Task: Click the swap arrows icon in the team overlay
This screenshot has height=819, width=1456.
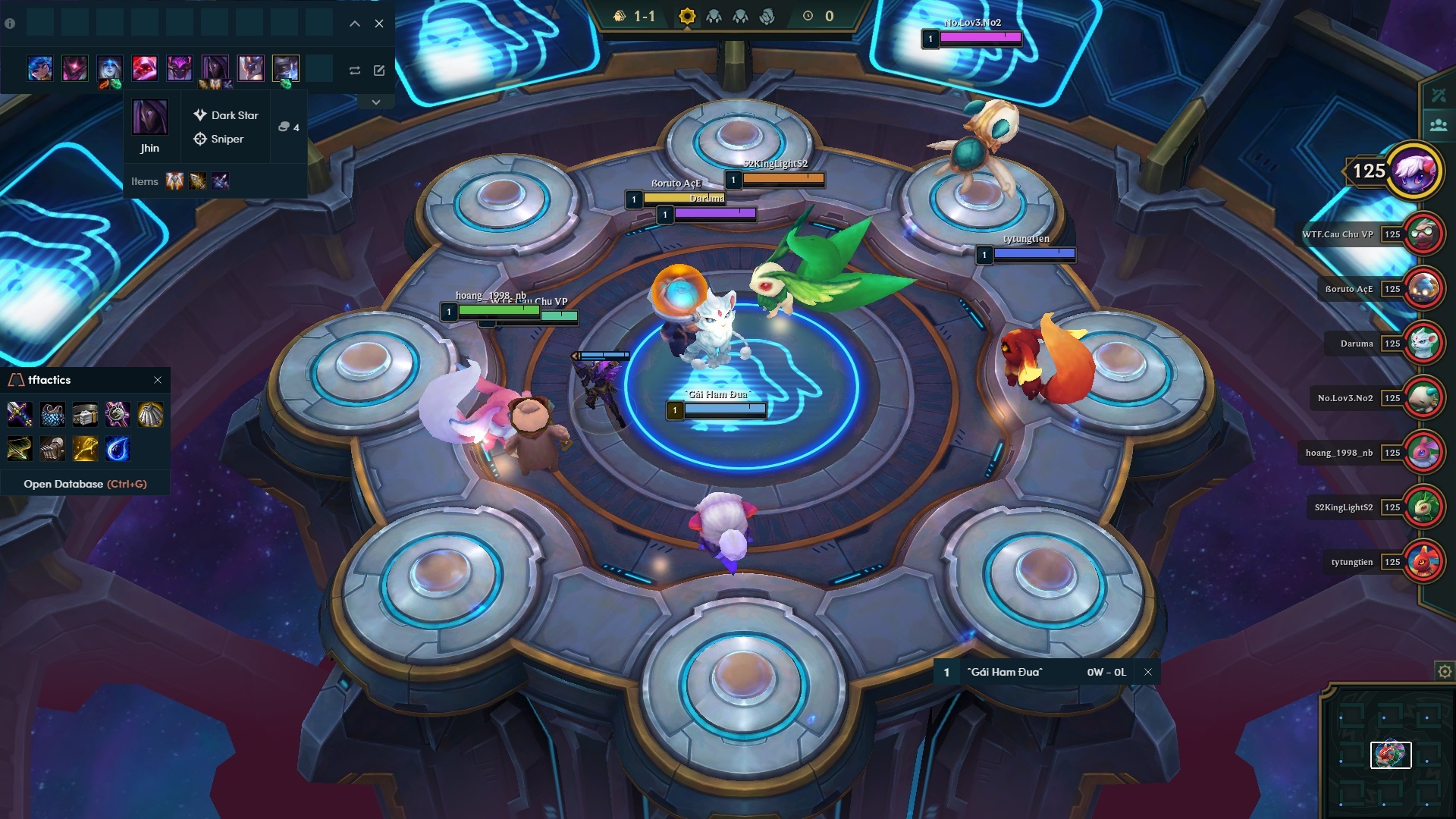Action: (x=354, y=70)
